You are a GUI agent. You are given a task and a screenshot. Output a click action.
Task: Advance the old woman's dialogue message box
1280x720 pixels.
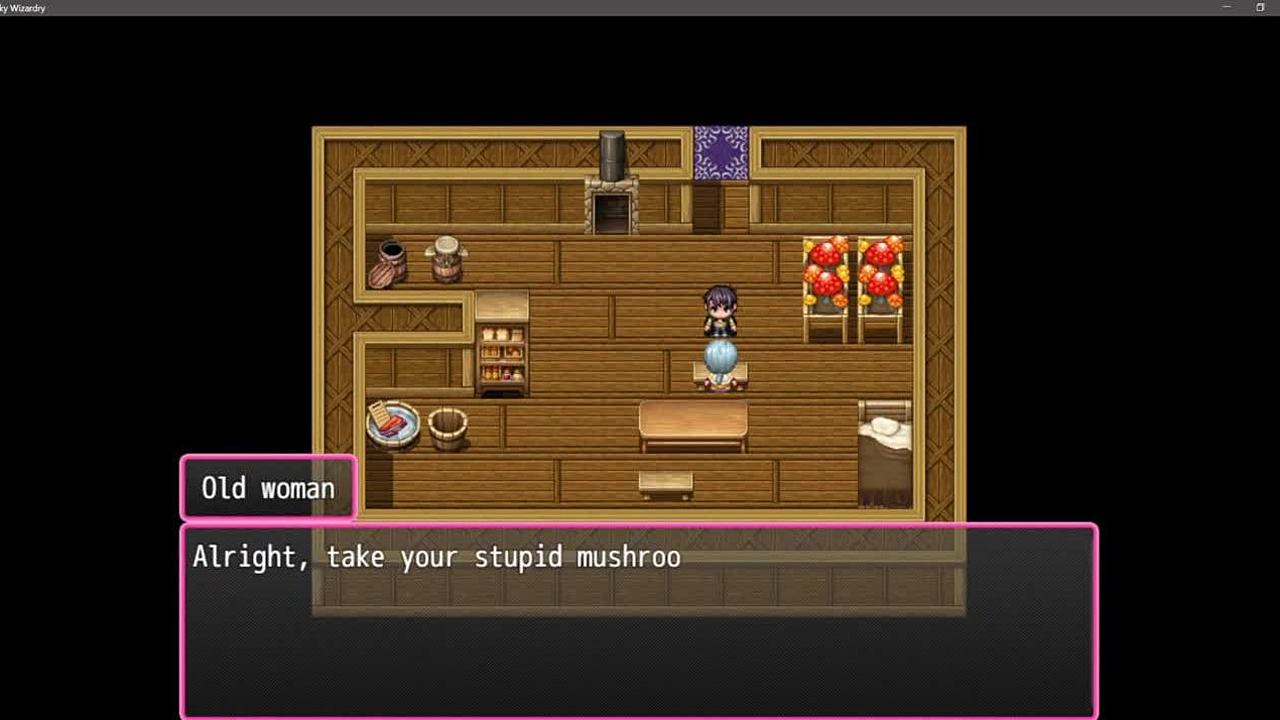pyautogui.click(x=639, y=620)
